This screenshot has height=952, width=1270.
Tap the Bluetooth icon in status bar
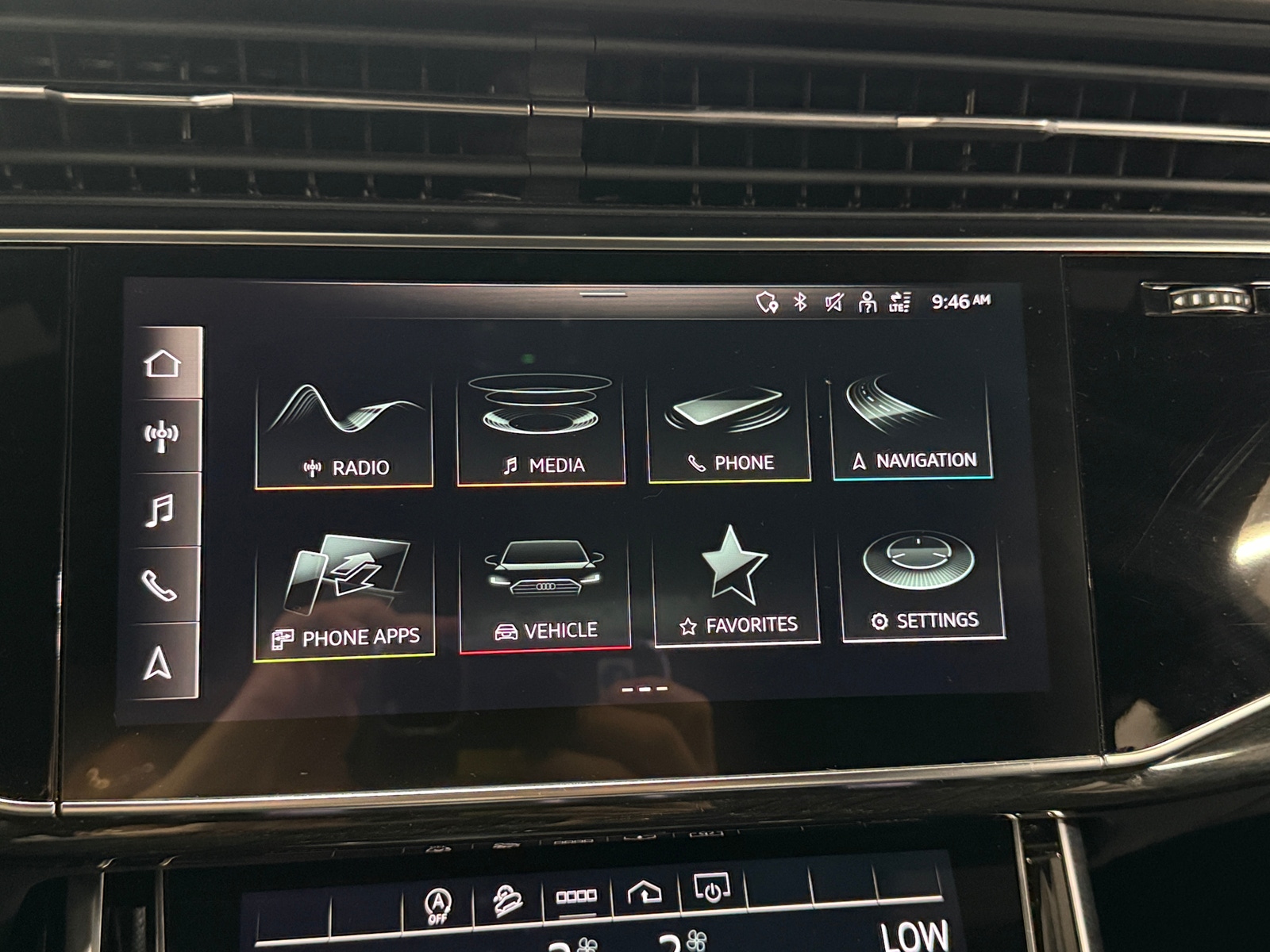800,301
